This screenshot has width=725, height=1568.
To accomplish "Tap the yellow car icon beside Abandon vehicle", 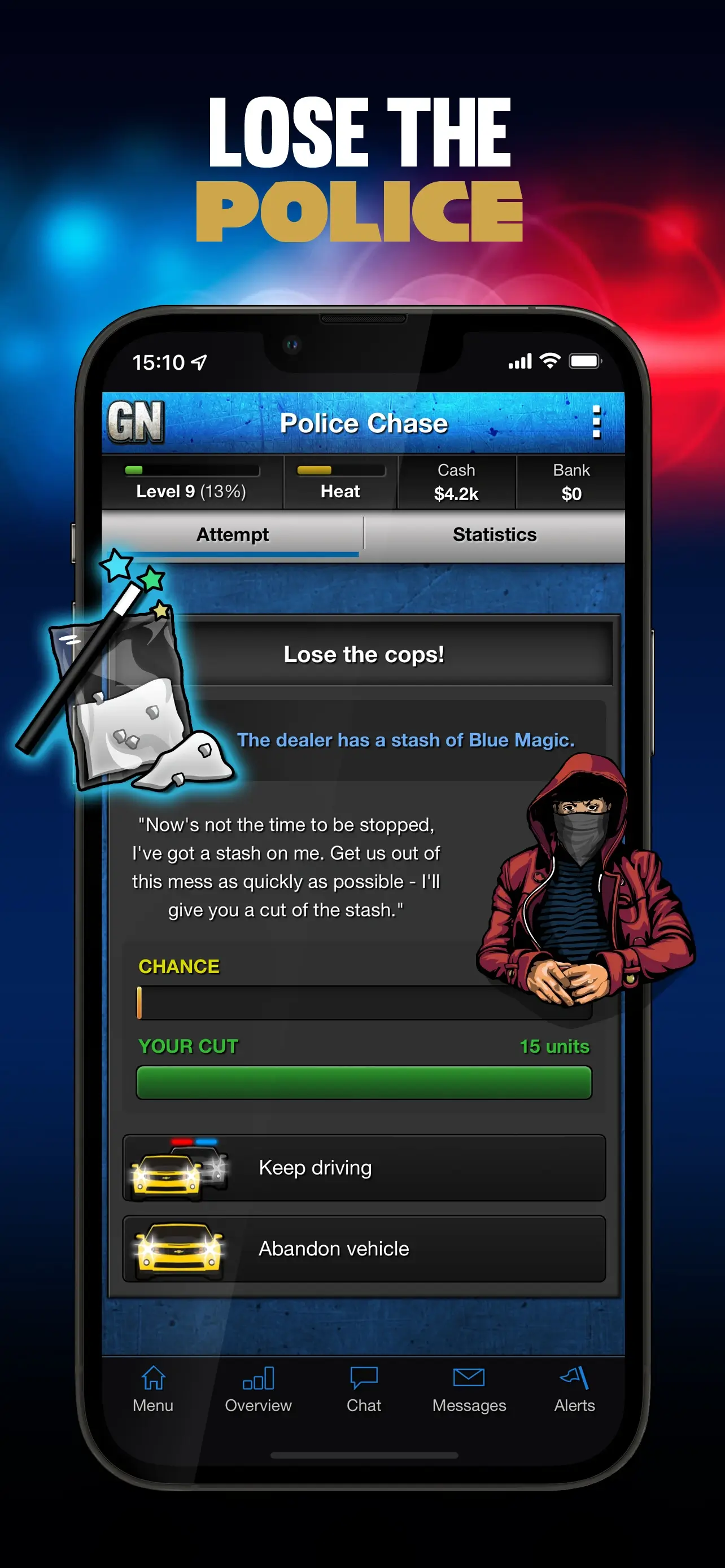I will (180, 1248).
